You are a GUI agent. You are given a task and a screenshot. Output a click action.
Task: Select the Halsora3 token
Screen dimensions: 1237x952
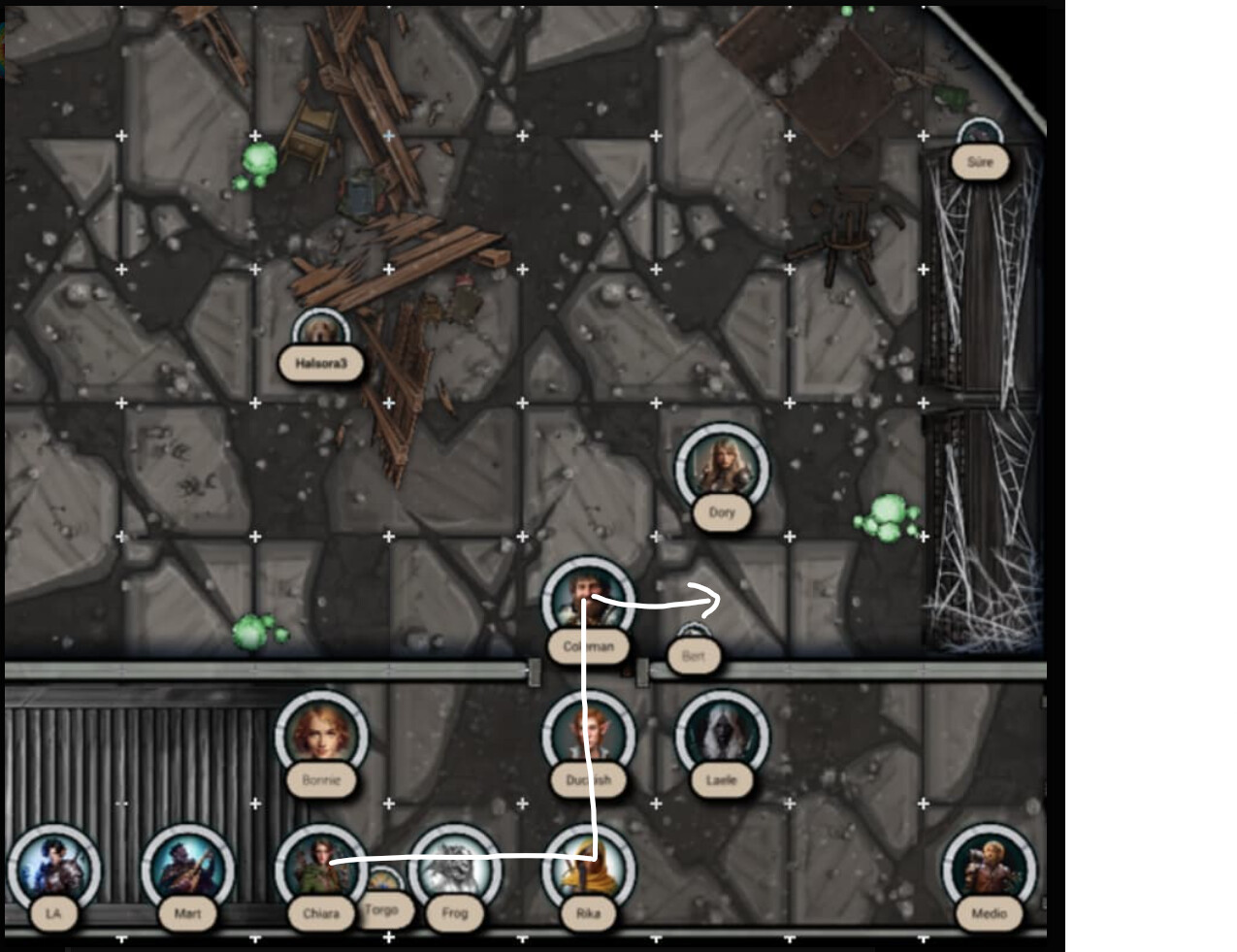[x=320, y=335]
